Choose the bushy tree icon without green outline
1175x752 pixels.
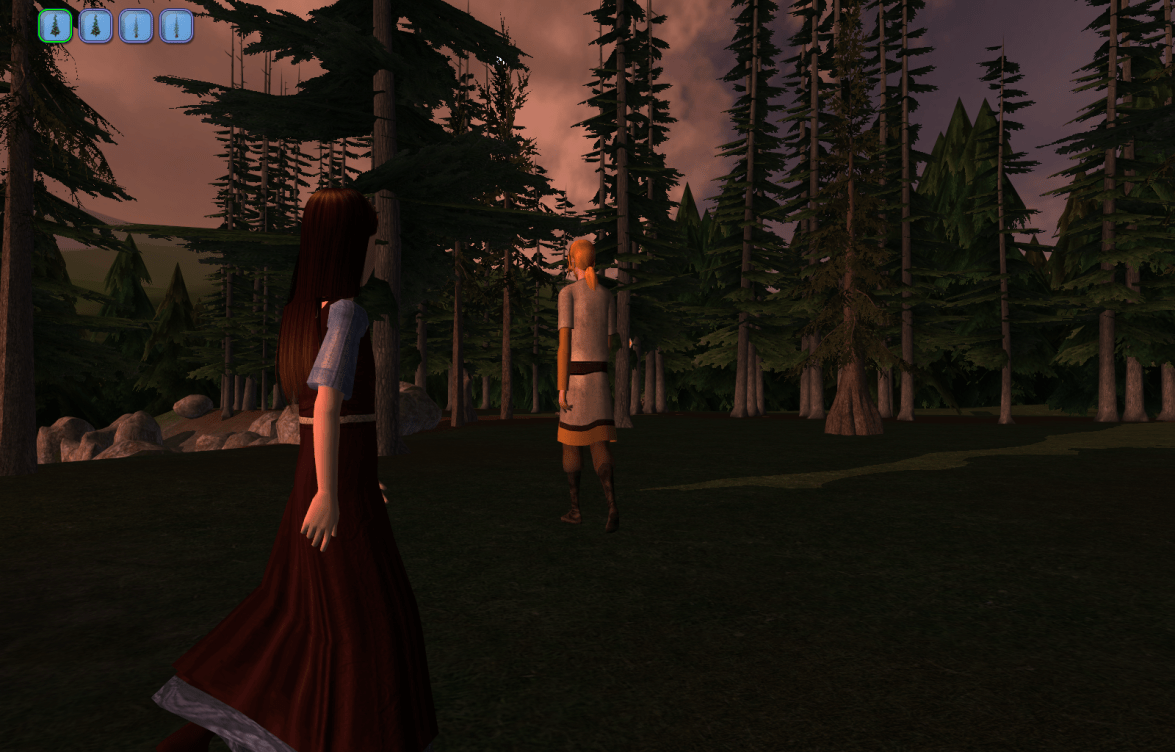coord(95,26)
